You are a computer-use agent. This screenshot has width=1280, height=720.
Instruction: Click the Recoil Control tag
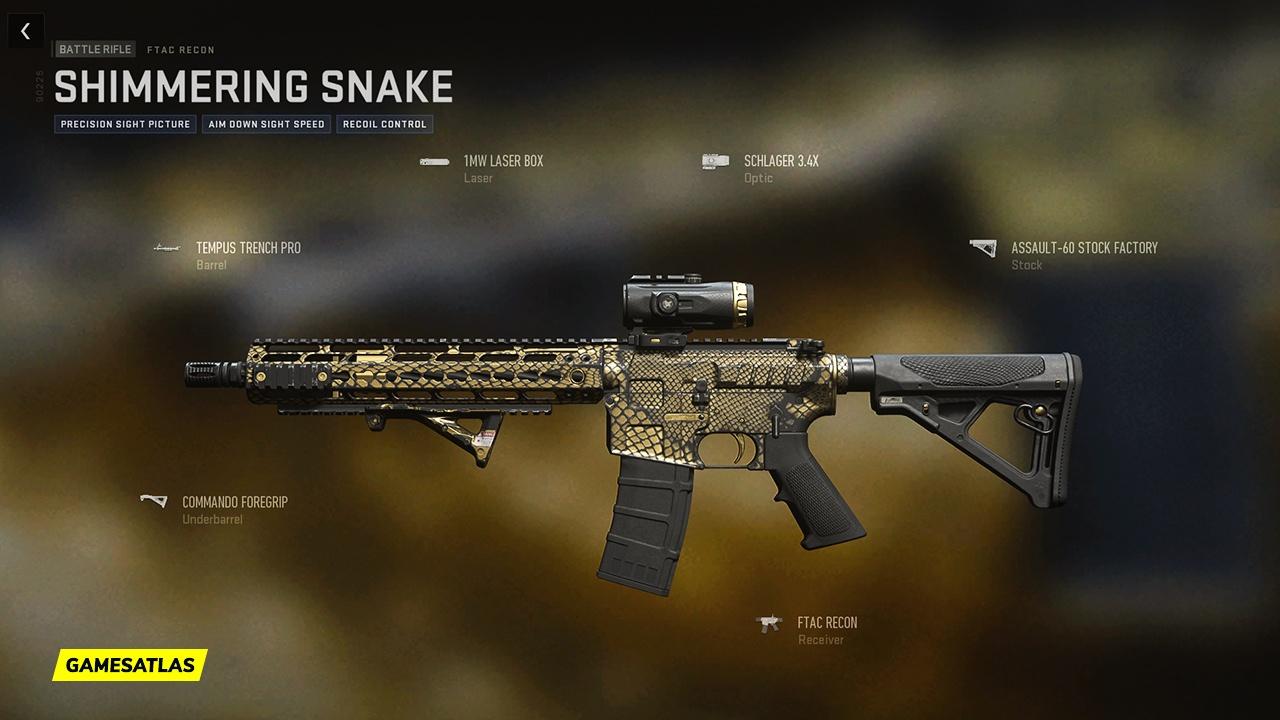pos(385,125)
